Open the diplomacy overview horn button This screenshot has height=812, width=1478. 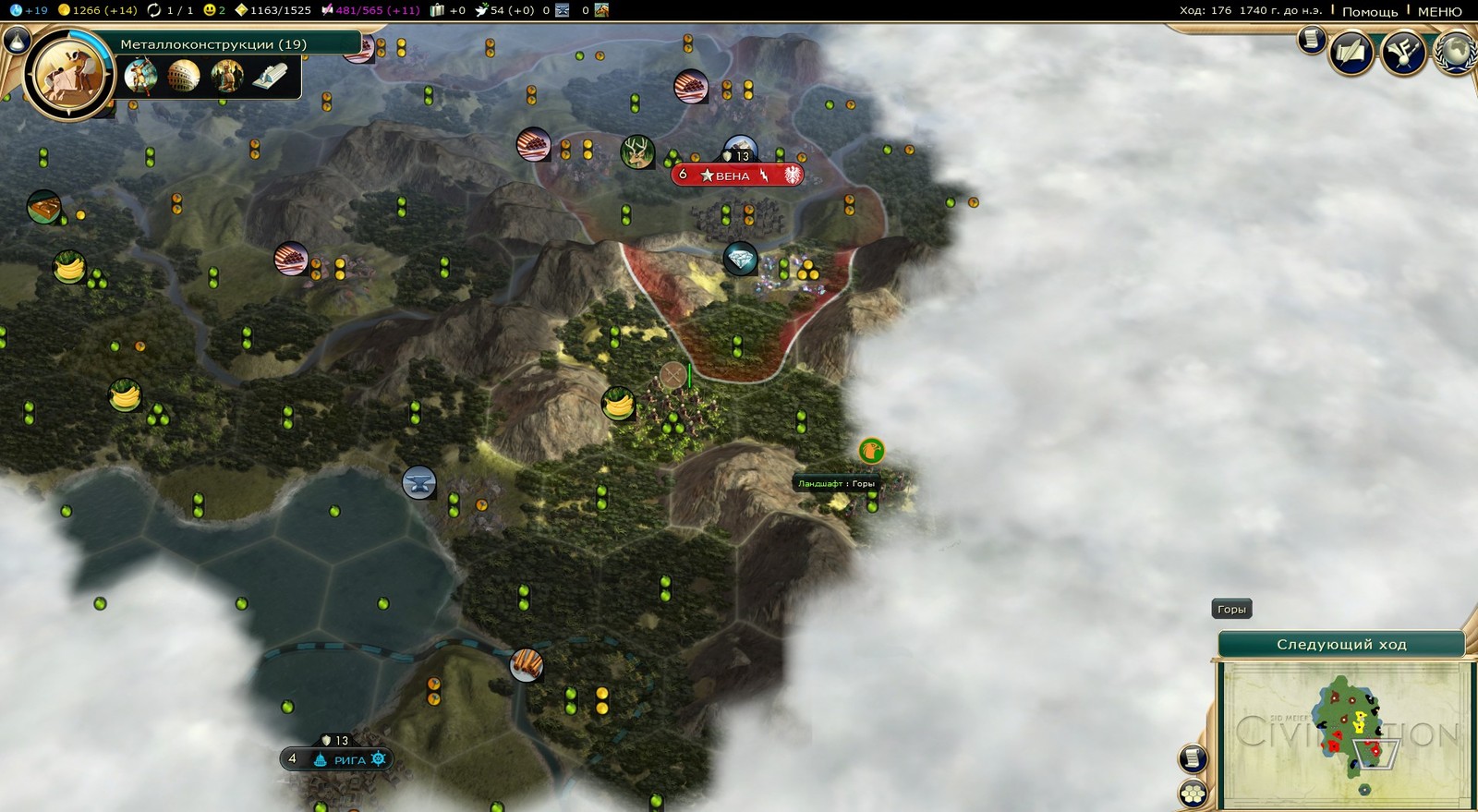click(x=1402, y=53)
